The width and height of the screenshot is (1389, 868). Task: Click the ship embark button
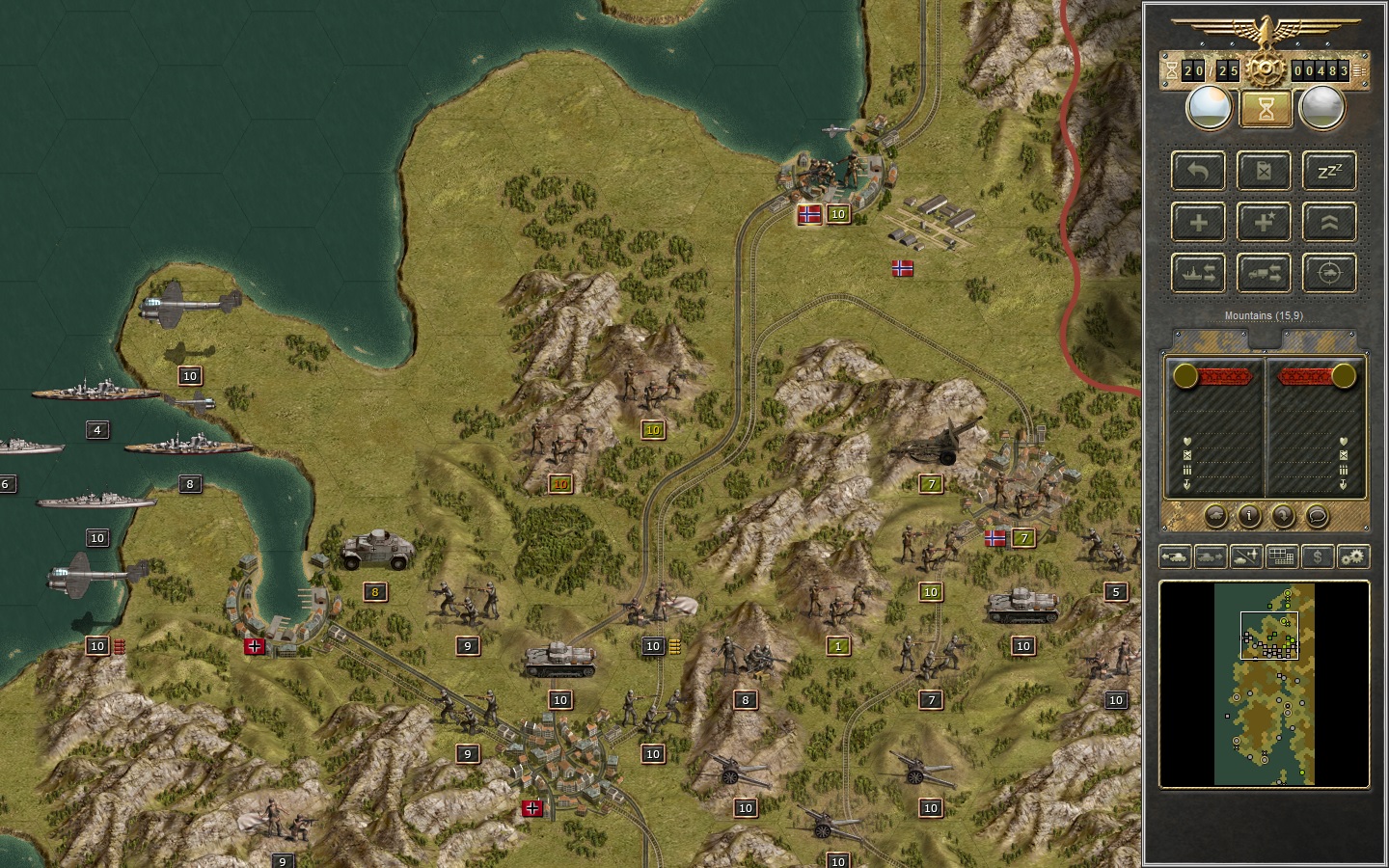[1198, 274]
